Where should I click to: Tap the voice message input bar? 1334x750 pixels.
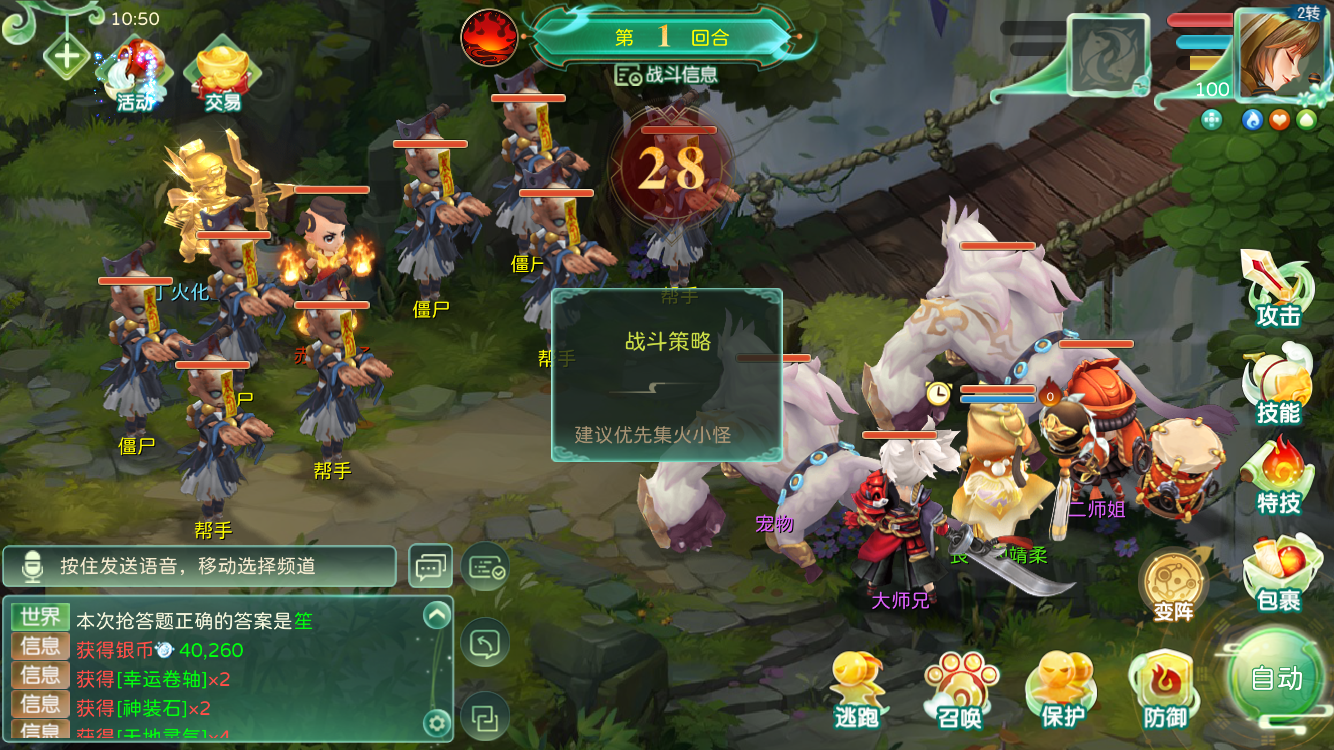point(200,566)
